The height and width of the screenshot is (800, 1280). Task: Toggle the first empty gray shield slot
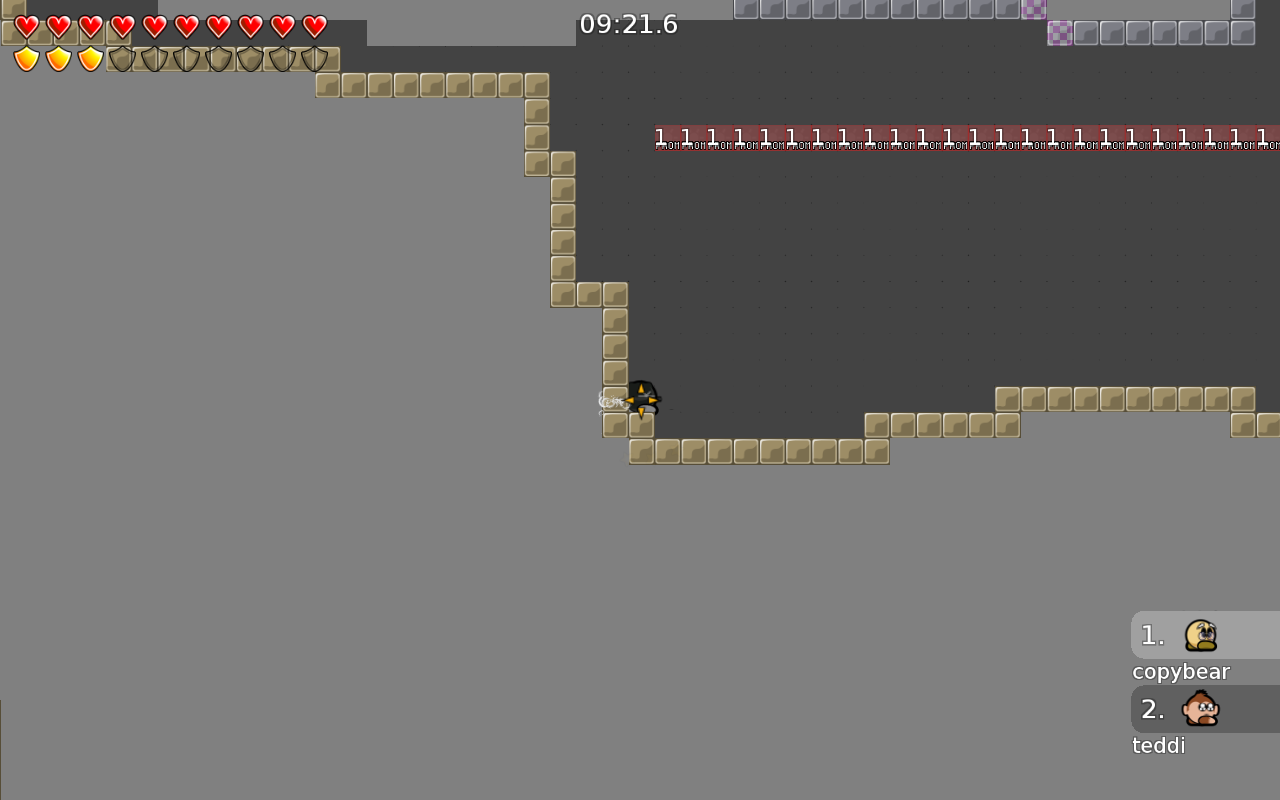coord(122,59)
